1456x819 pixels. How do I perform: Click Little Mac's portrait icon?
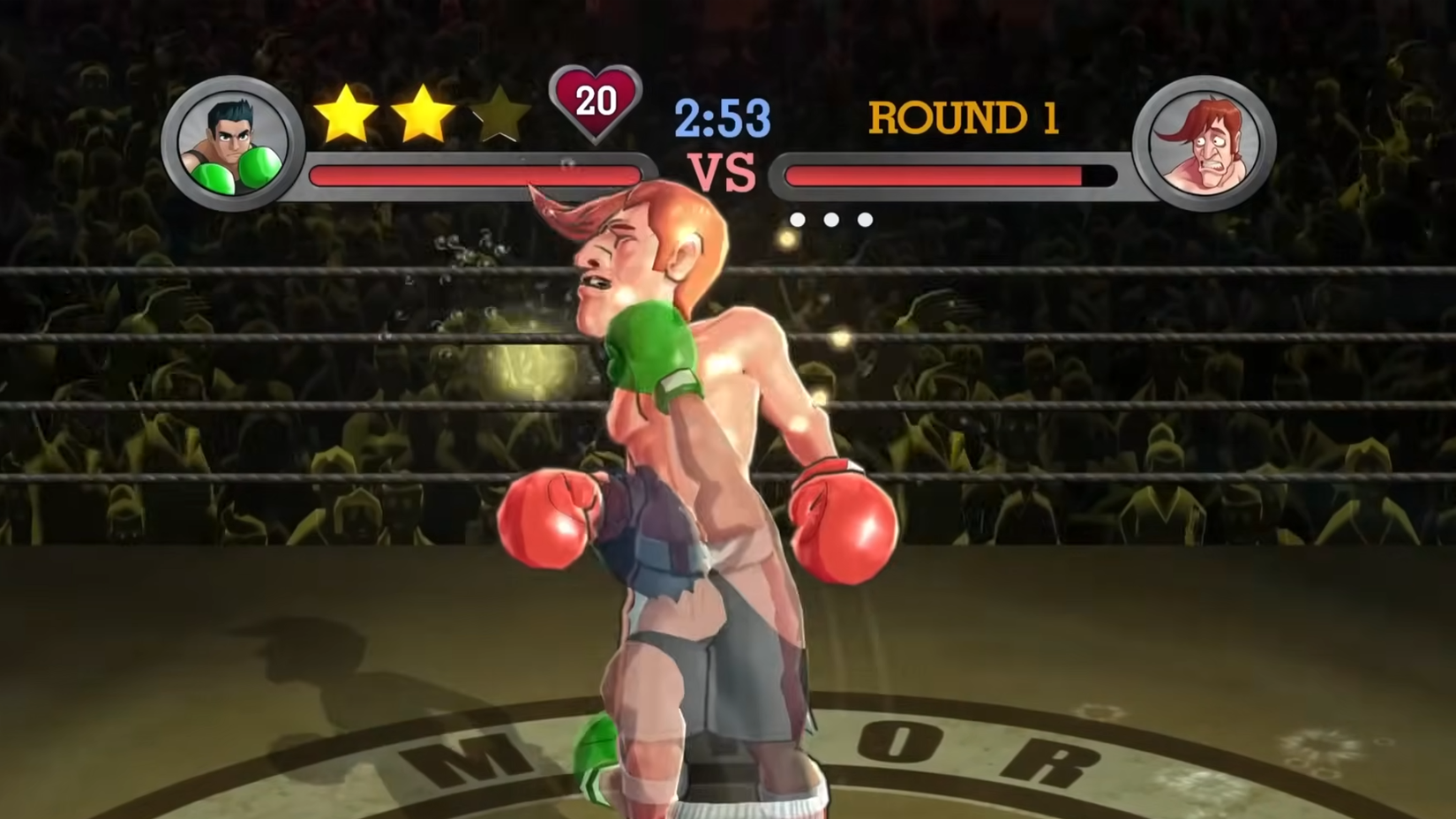[x=232, y=141]
